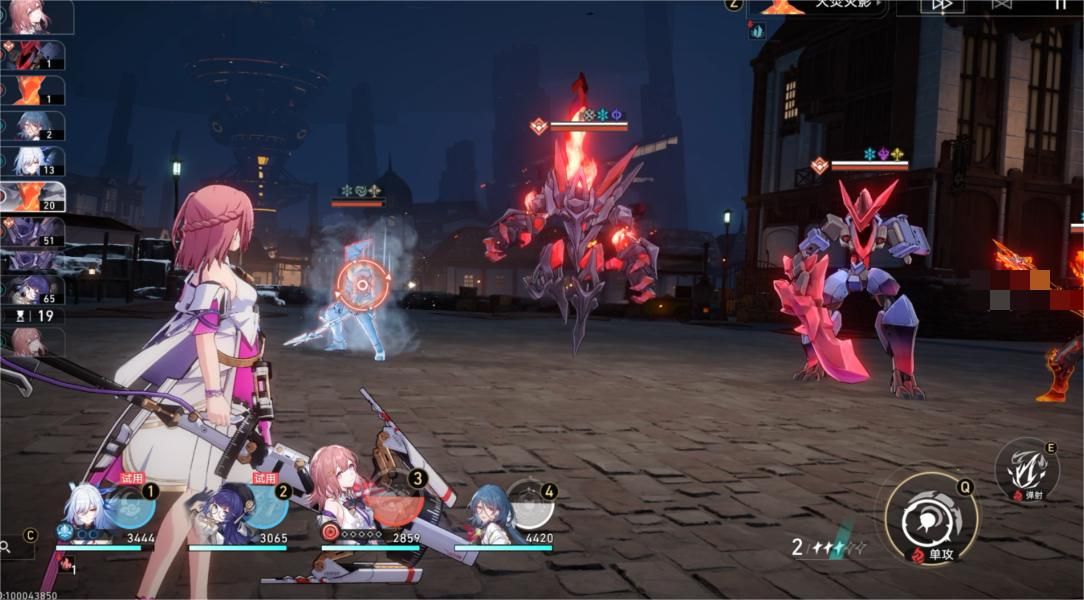The height and width of the screenshot is (600, 1084).
Task: Trigger ultimate of silver-haired trial character 1
Action: pos(131,506)
